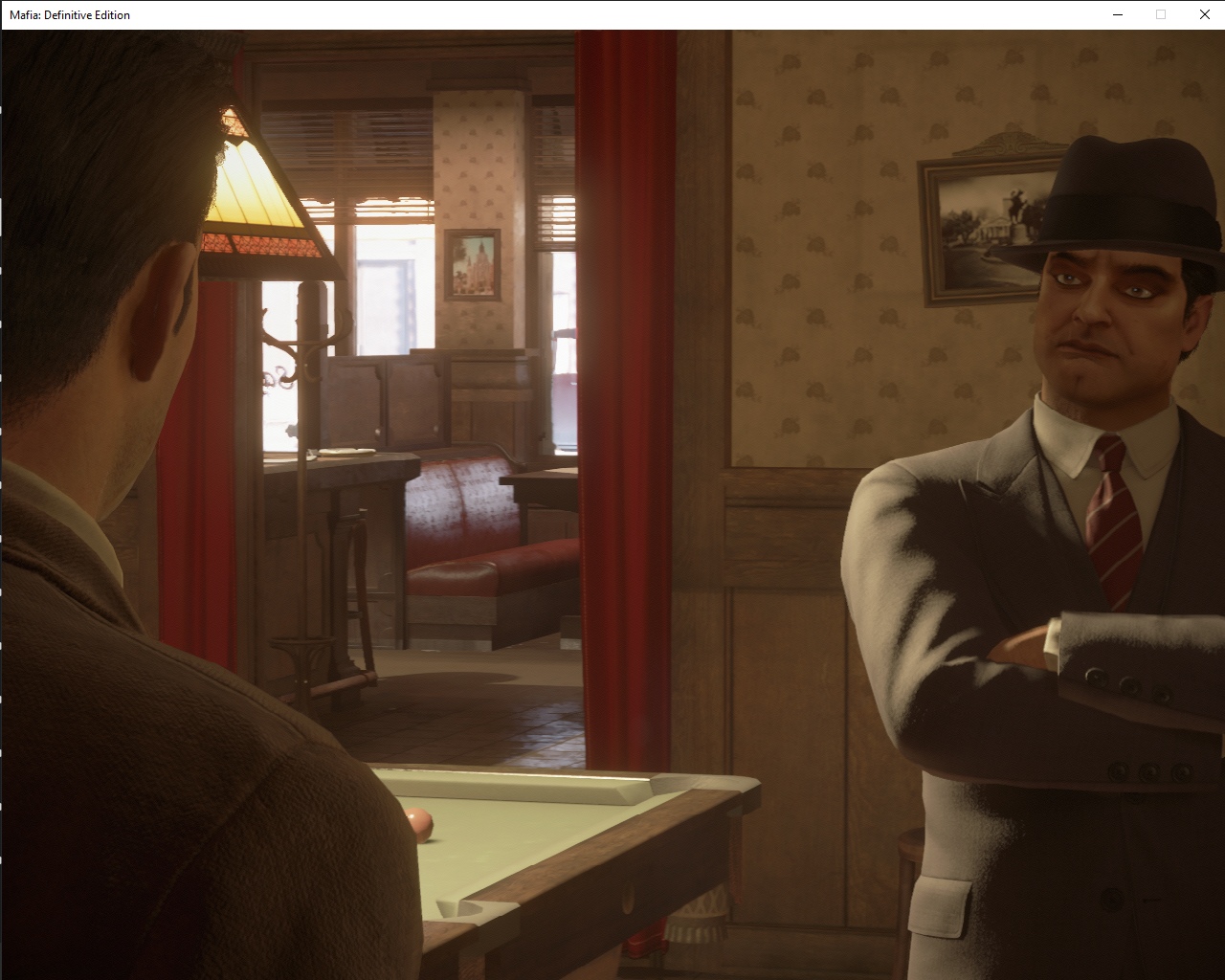Minimize the game window
1225x980 pixels.
pyautogui.click(x=1117, y=14)
